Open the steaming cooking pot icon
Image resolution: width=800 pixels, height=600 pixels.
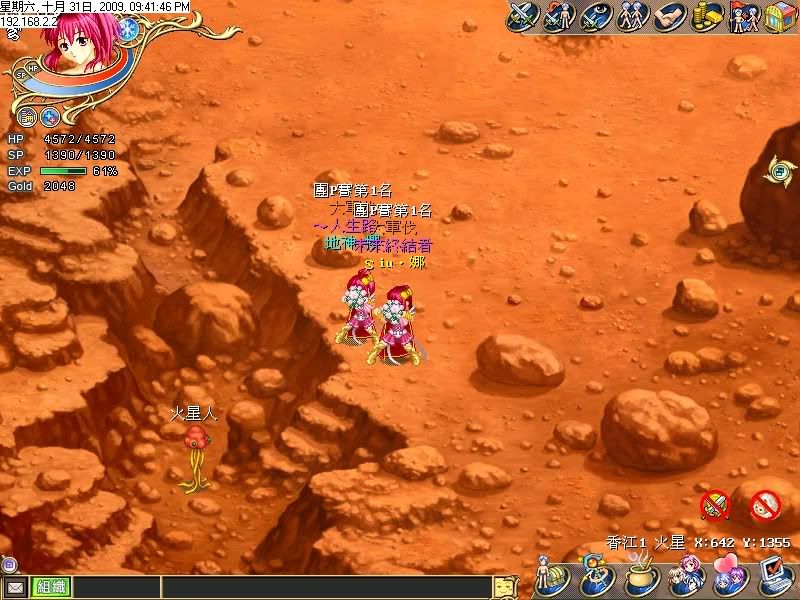click(640, 579)
